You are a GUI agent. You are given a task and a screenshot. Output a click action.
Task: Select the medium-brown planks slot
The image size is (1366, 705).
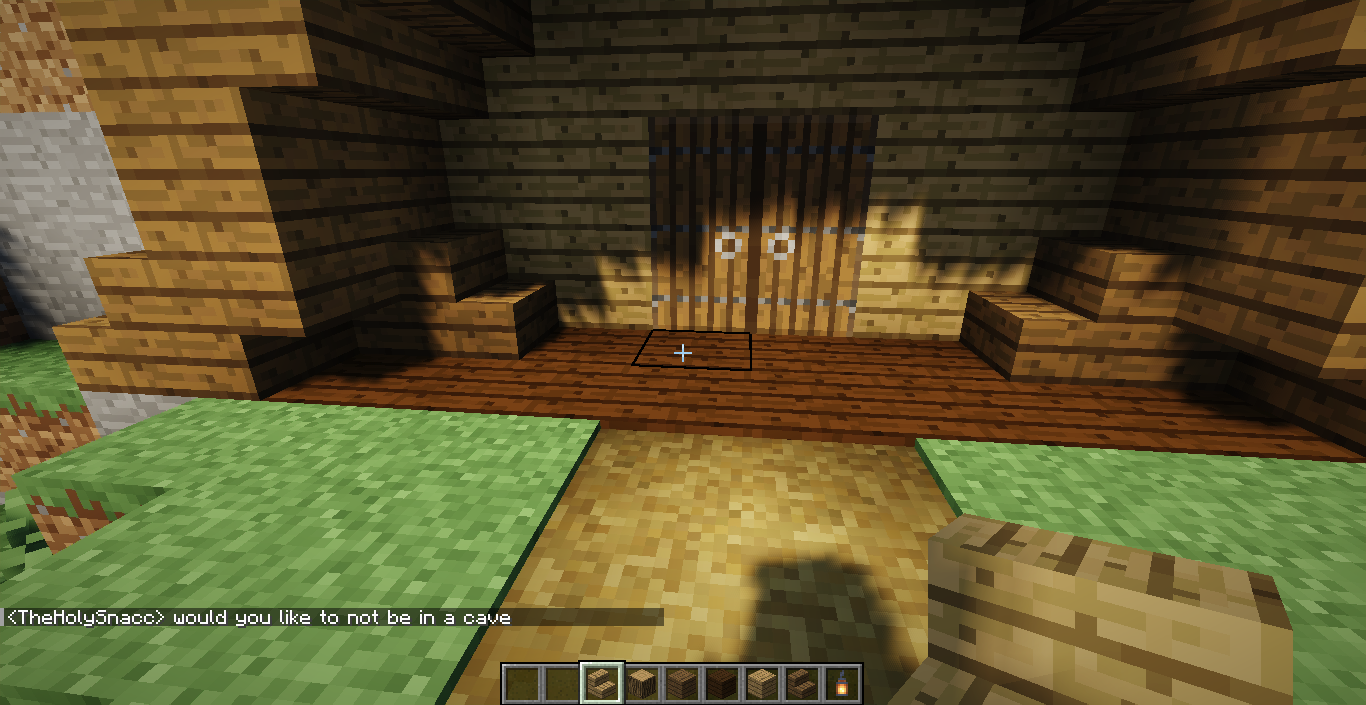[x=682, y=683]
